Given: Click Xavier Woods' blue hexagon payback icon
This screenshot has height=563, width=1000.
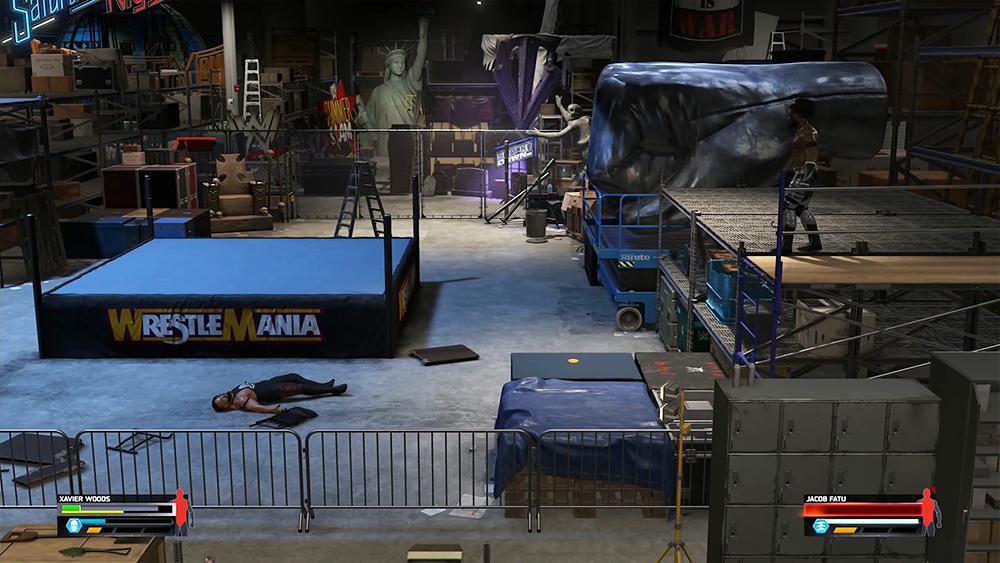Looking at the screenshot, I should 72,523.
